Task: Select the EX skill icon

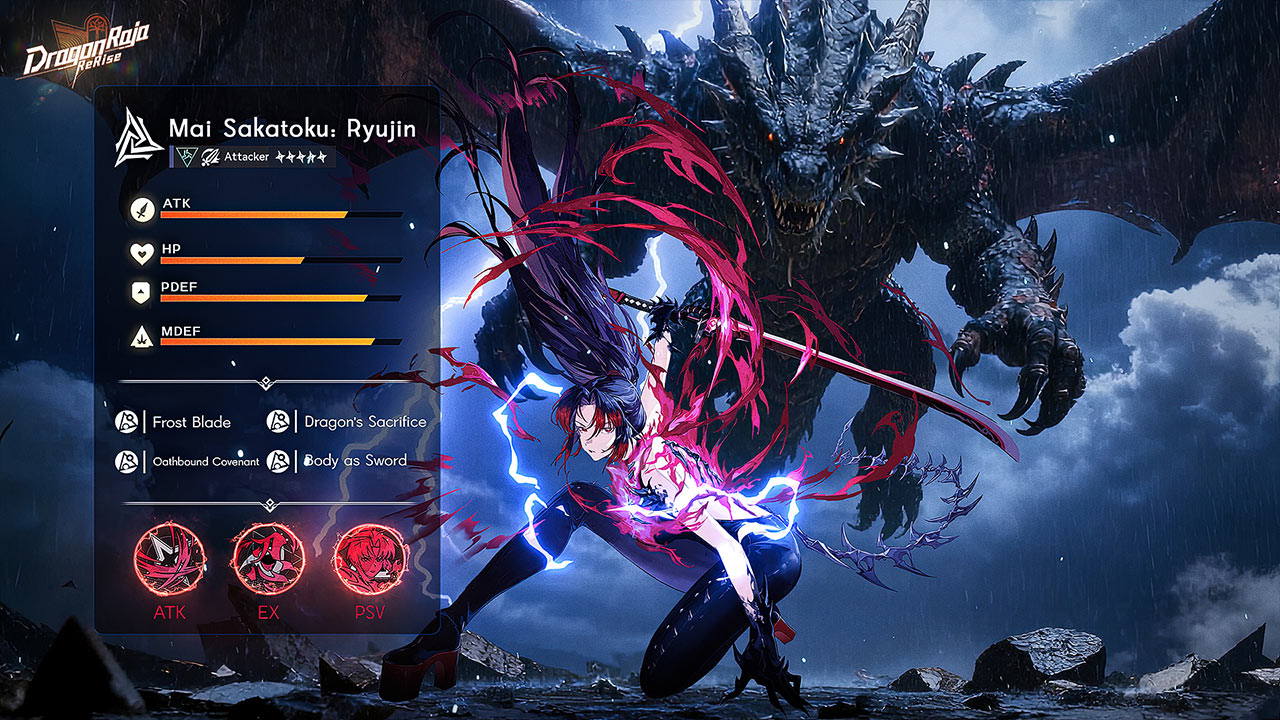Action: pyautogui.click(x=268, y=560)
